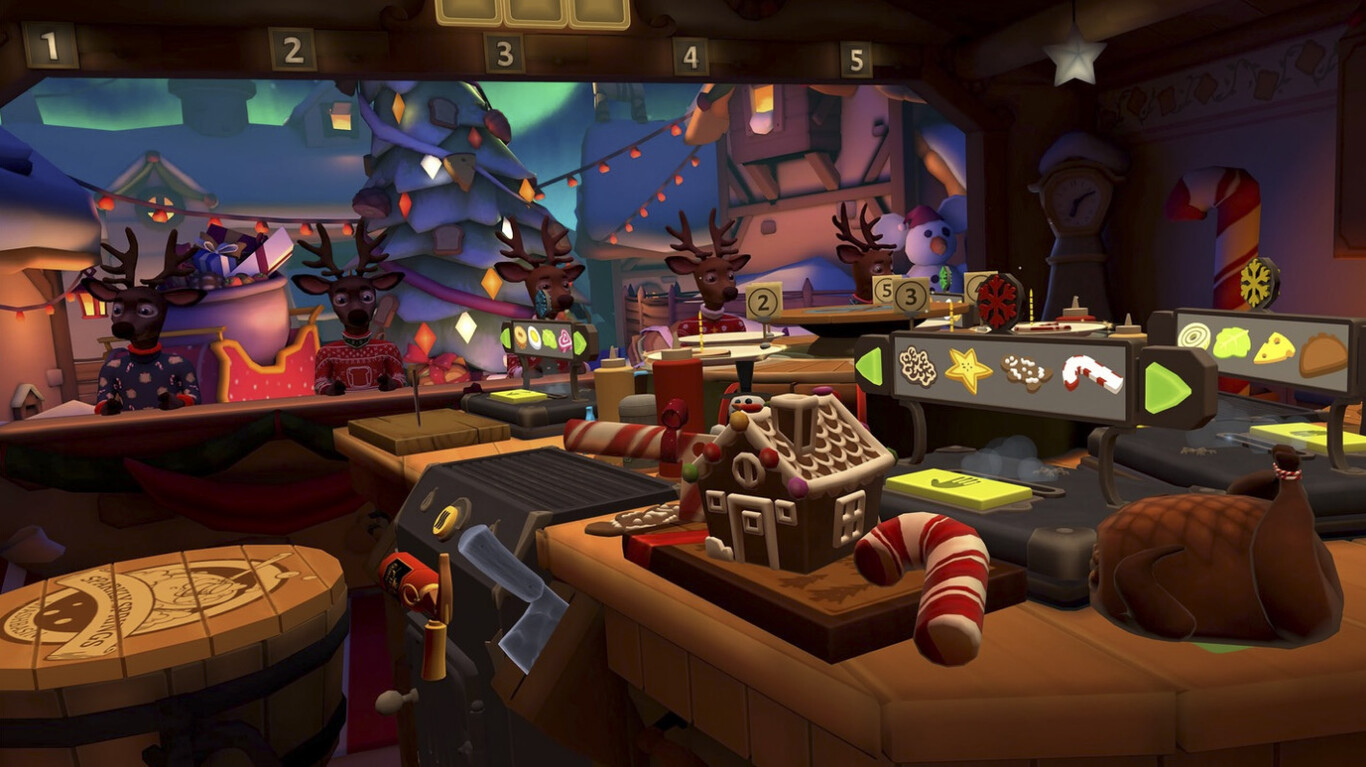Select the pink swirl ingredient icon
This screenshot has height=767, width=1366.
(564, 339)
